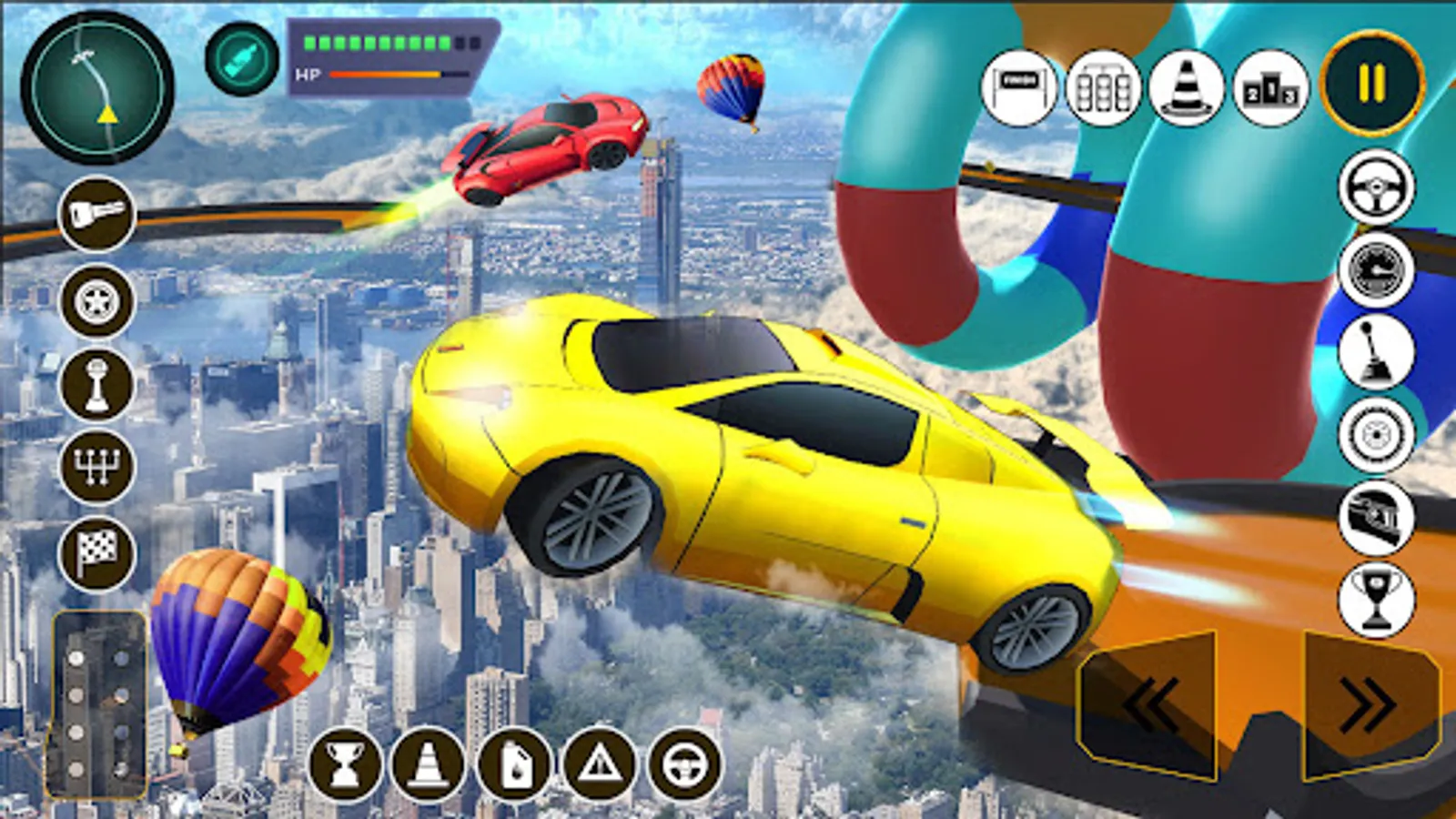Show the winners podium rankings icon
This screenshot has height=819, width=1456.
tap(1270, 88)
